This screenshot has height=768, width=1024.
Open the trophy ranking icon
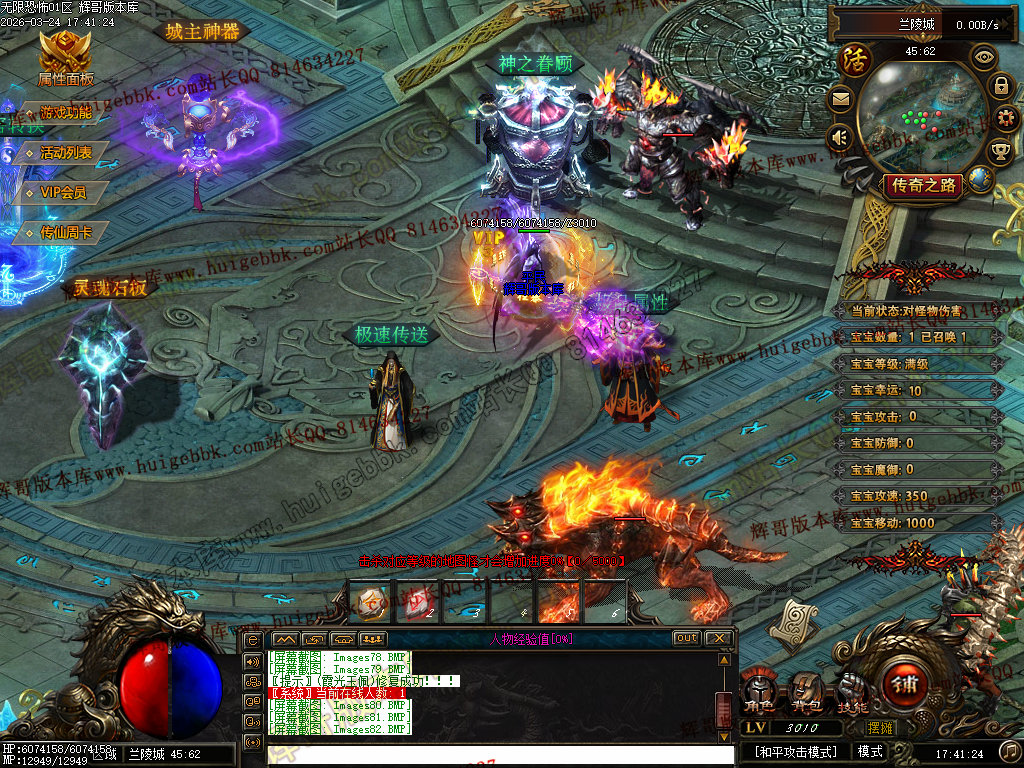[x=1000, y=152]
